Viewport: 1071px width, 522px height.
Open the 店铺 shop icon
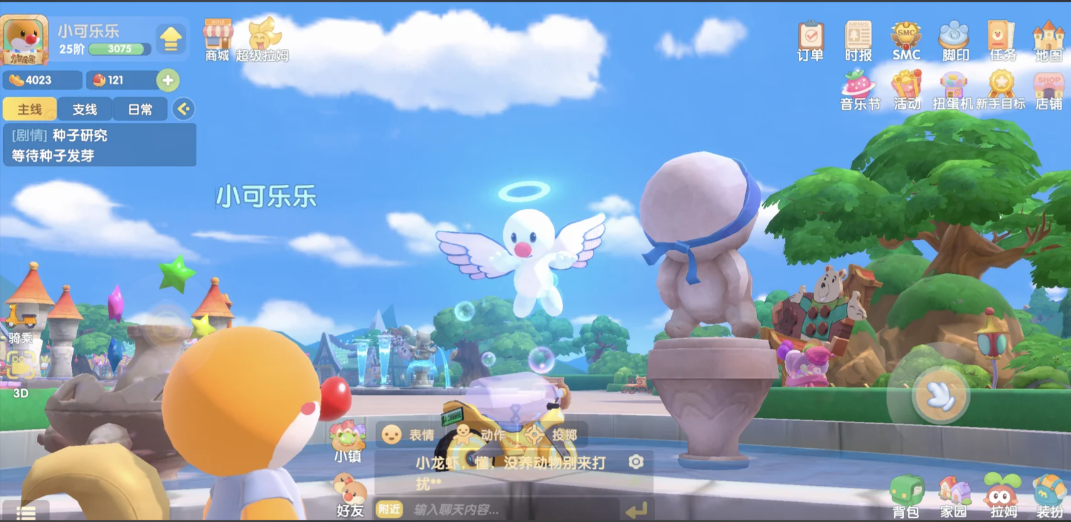1048,87
